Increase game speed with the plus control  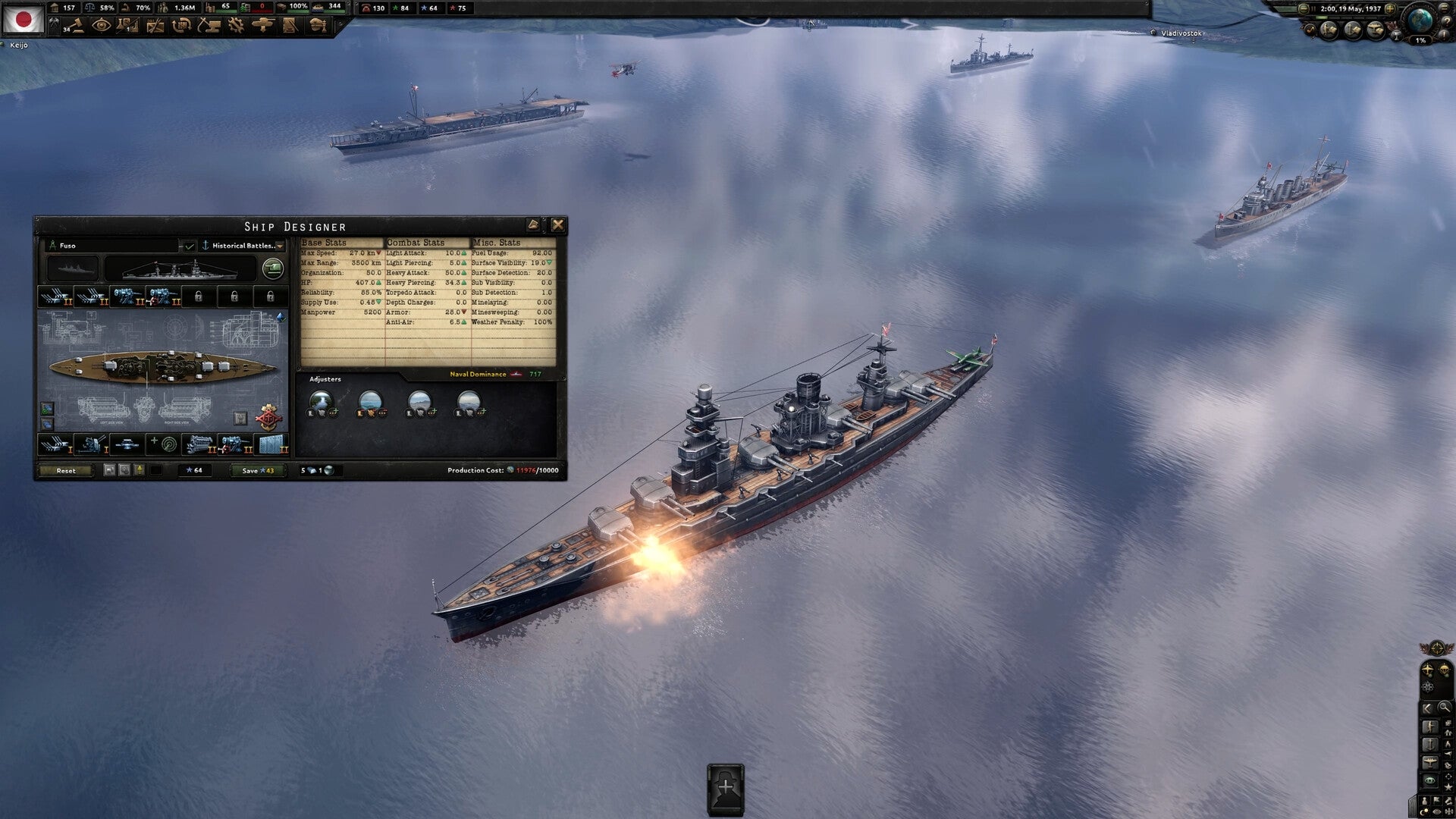(1391, 9)
